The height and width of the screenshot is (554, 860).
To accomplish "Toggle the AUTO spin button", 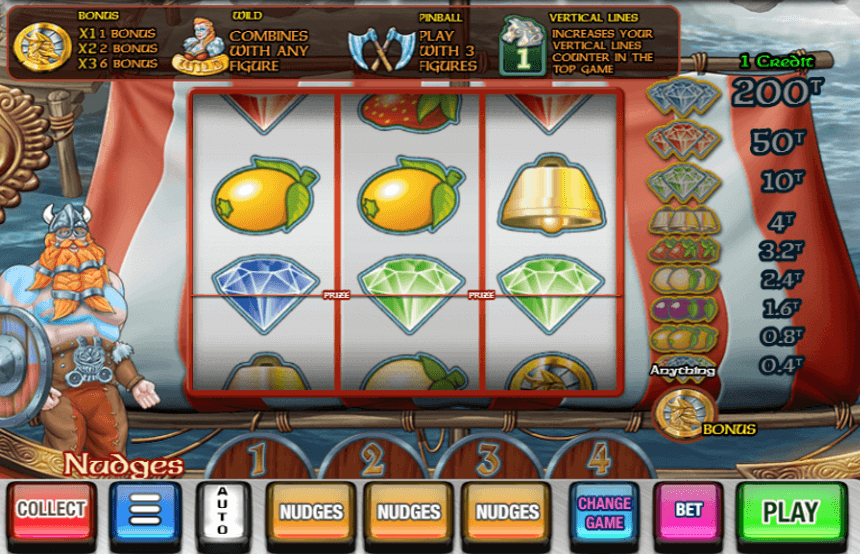I will tap(223, 511).
